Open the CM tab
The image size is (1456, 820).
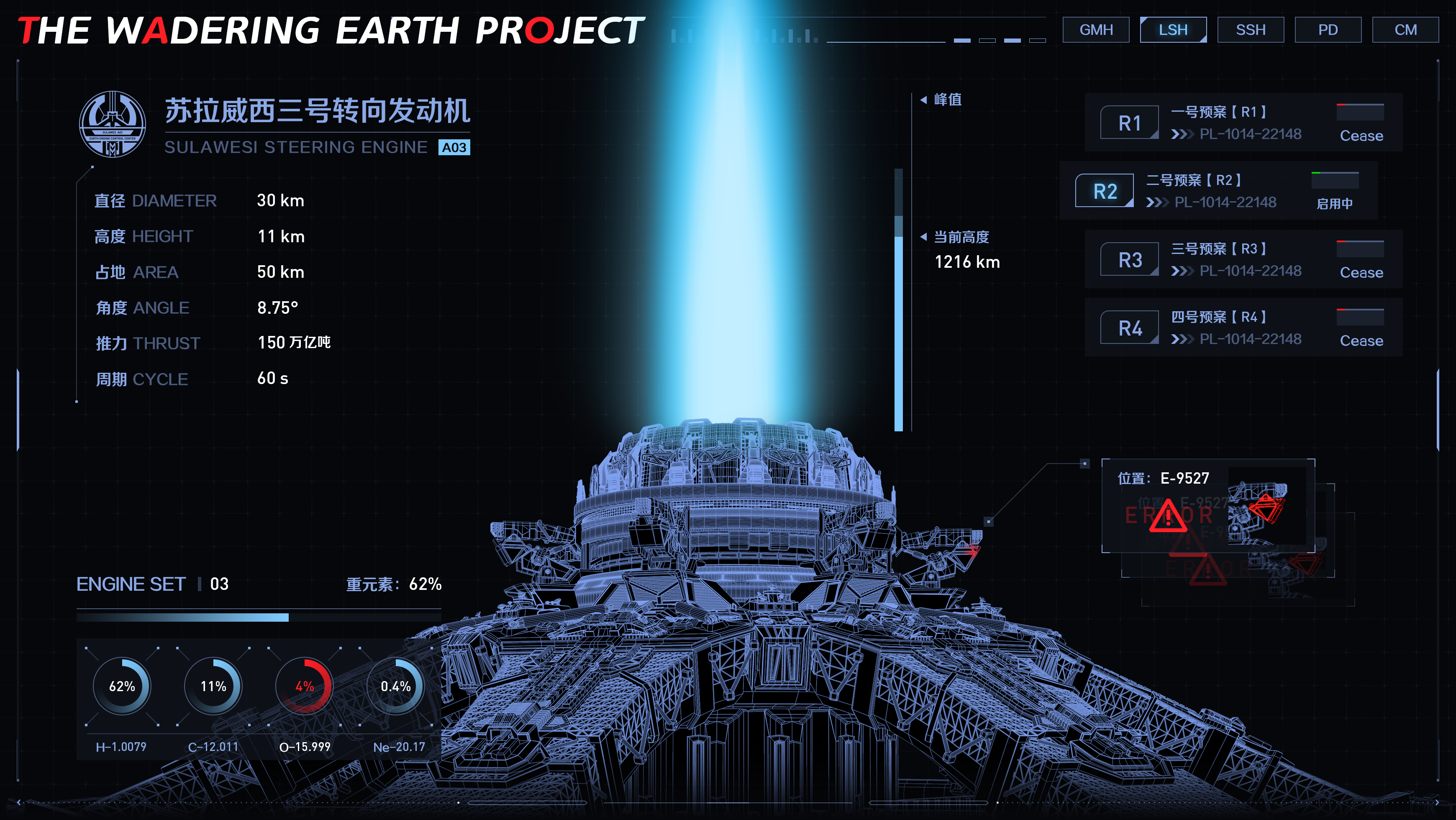pos(1405,30)
